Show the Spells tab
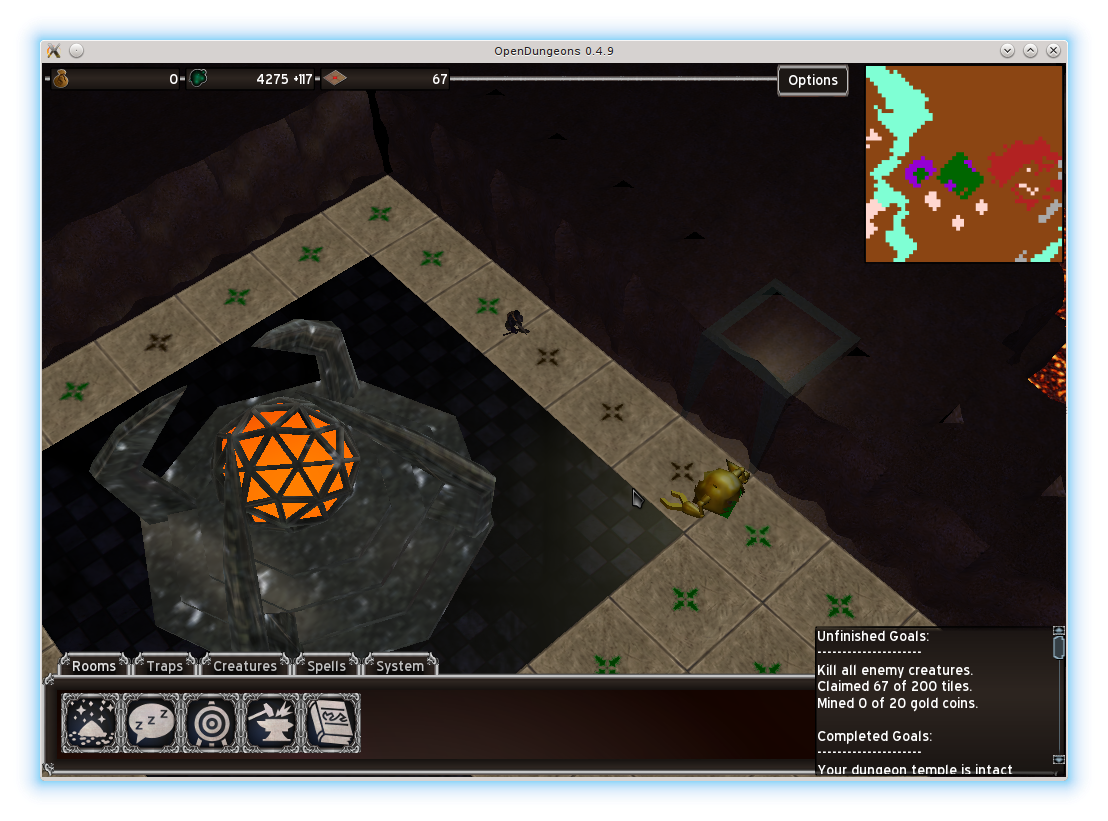The image size is (1108, 821). coord(326,666)
